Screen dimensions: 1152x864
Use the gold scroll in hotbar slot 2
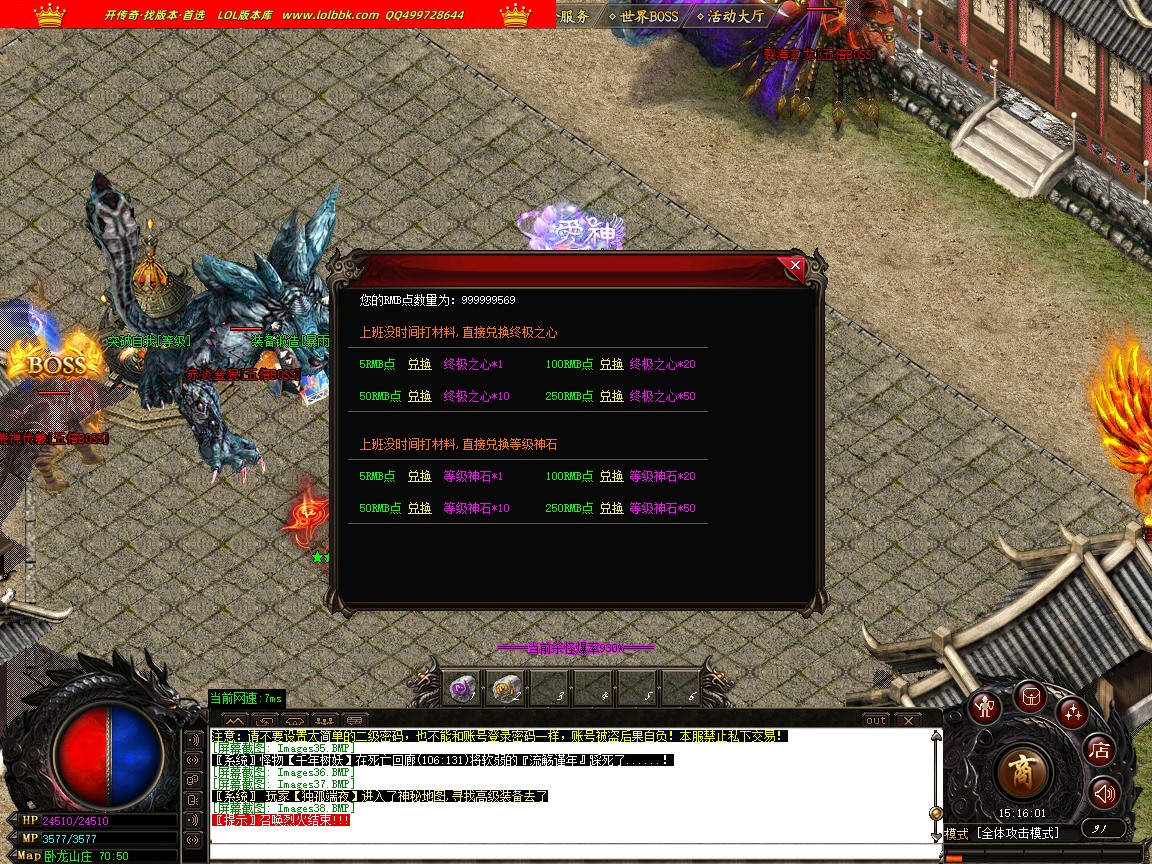click(504, 688)
